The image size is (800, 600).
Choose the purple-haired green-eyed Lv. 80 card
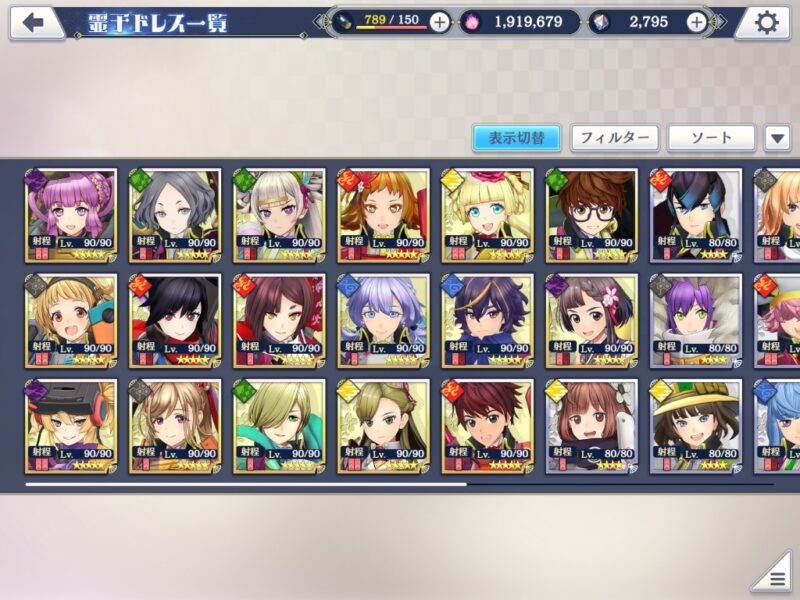click(x=695, y=320)
